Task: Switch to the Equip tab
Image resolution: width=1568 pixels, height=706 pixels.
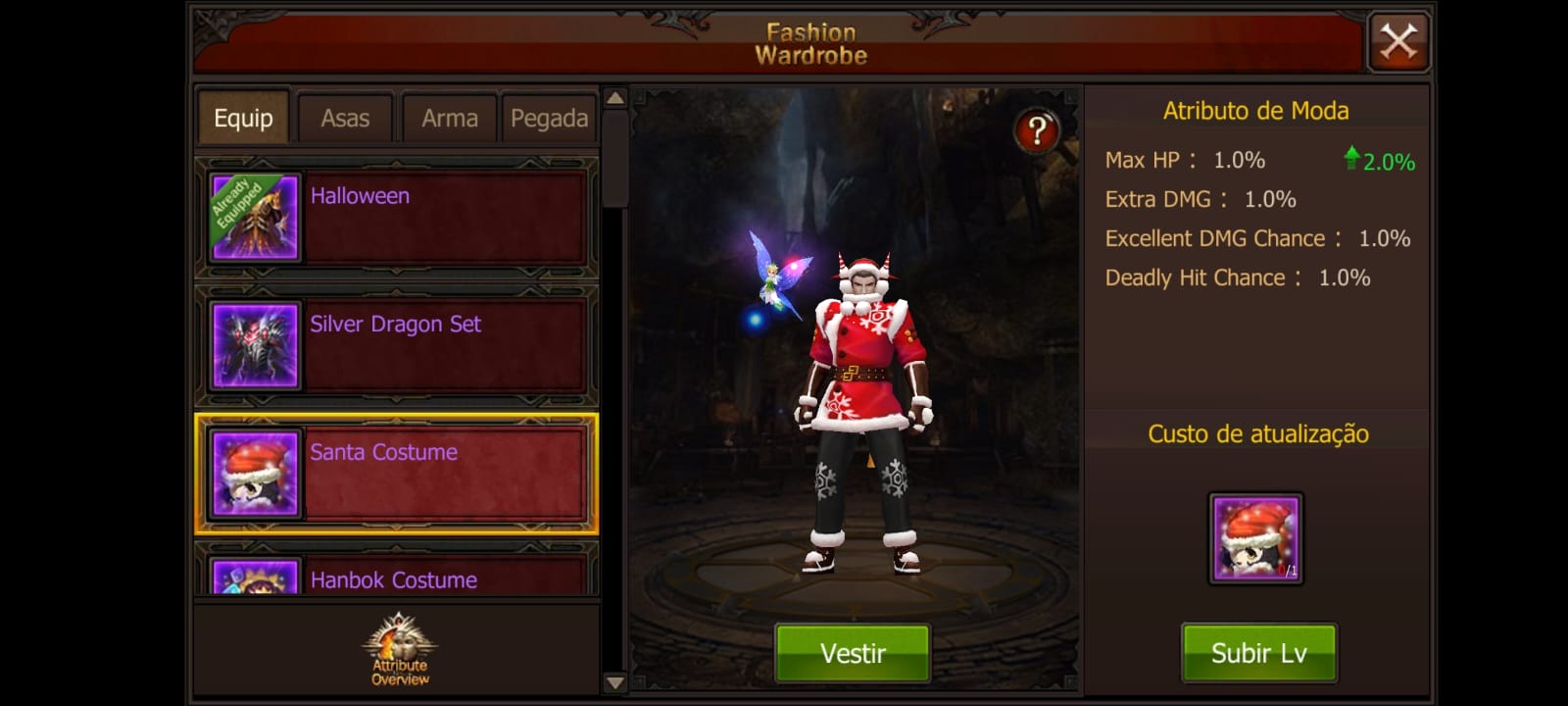Action: (x=242, y=118)
